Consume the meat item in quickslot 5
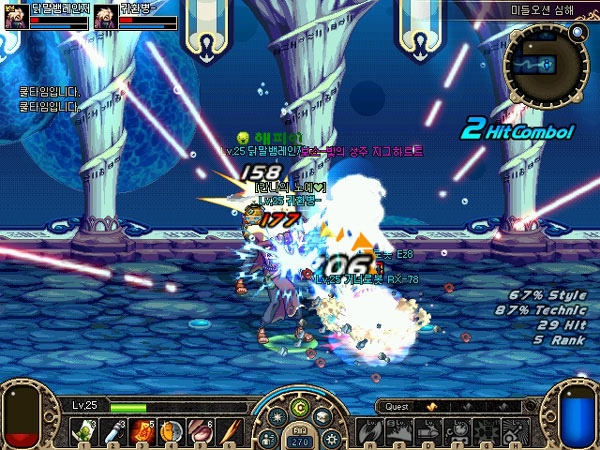The image size is (600, 450). click(x=200, y=431)
